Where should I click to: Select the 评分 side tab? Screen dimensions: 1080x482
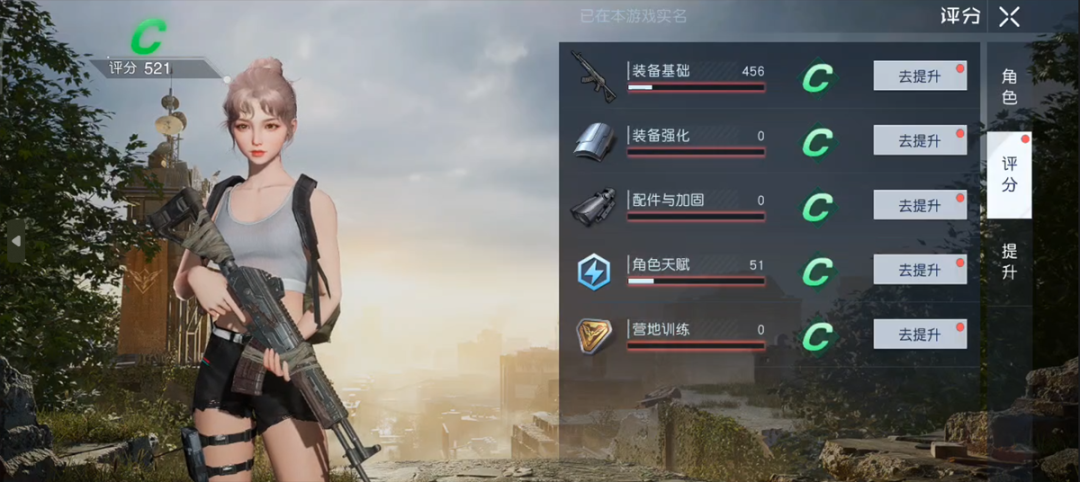(x=1009, y=175)
